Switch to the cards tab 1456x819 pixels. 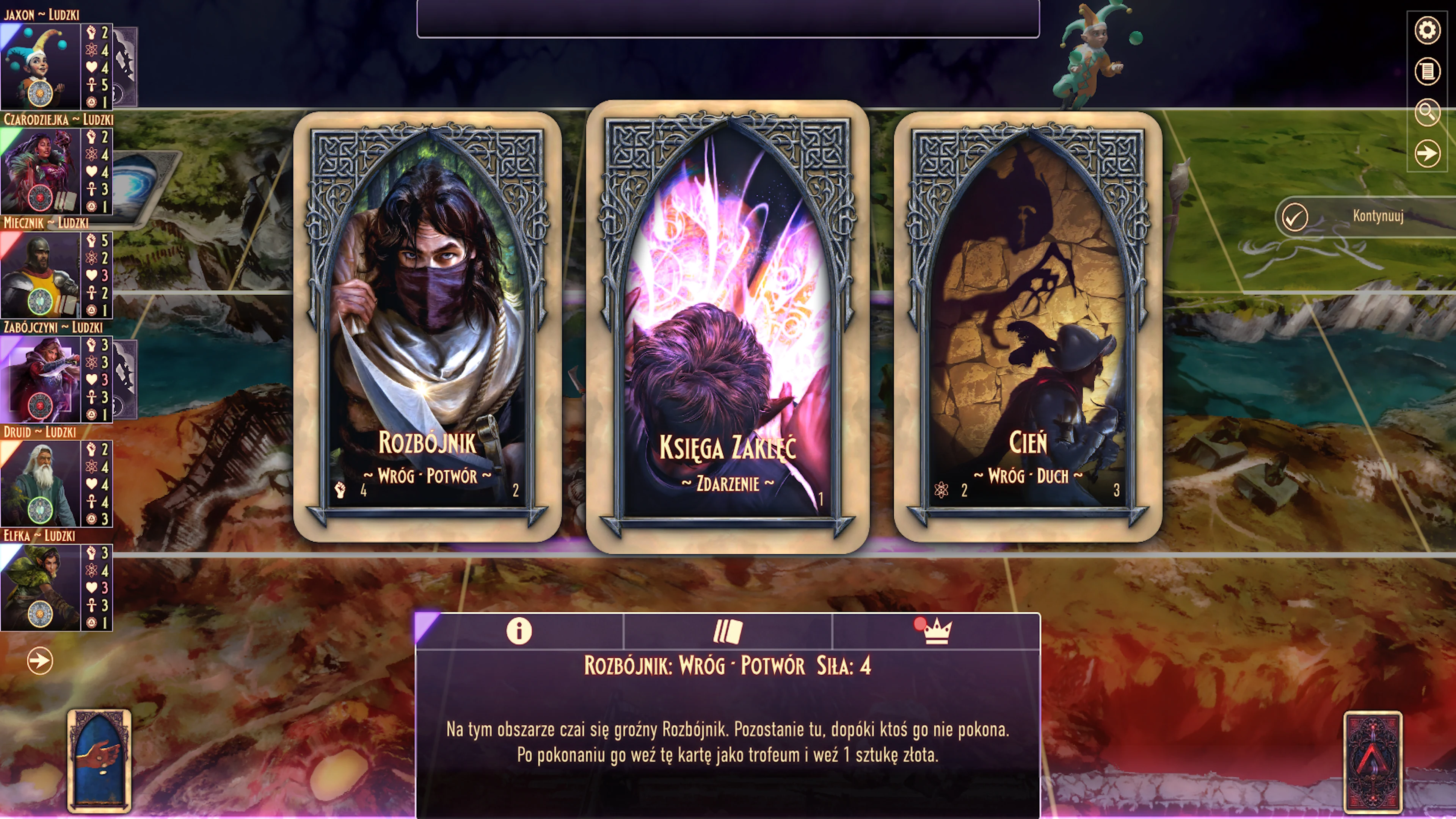728,631
